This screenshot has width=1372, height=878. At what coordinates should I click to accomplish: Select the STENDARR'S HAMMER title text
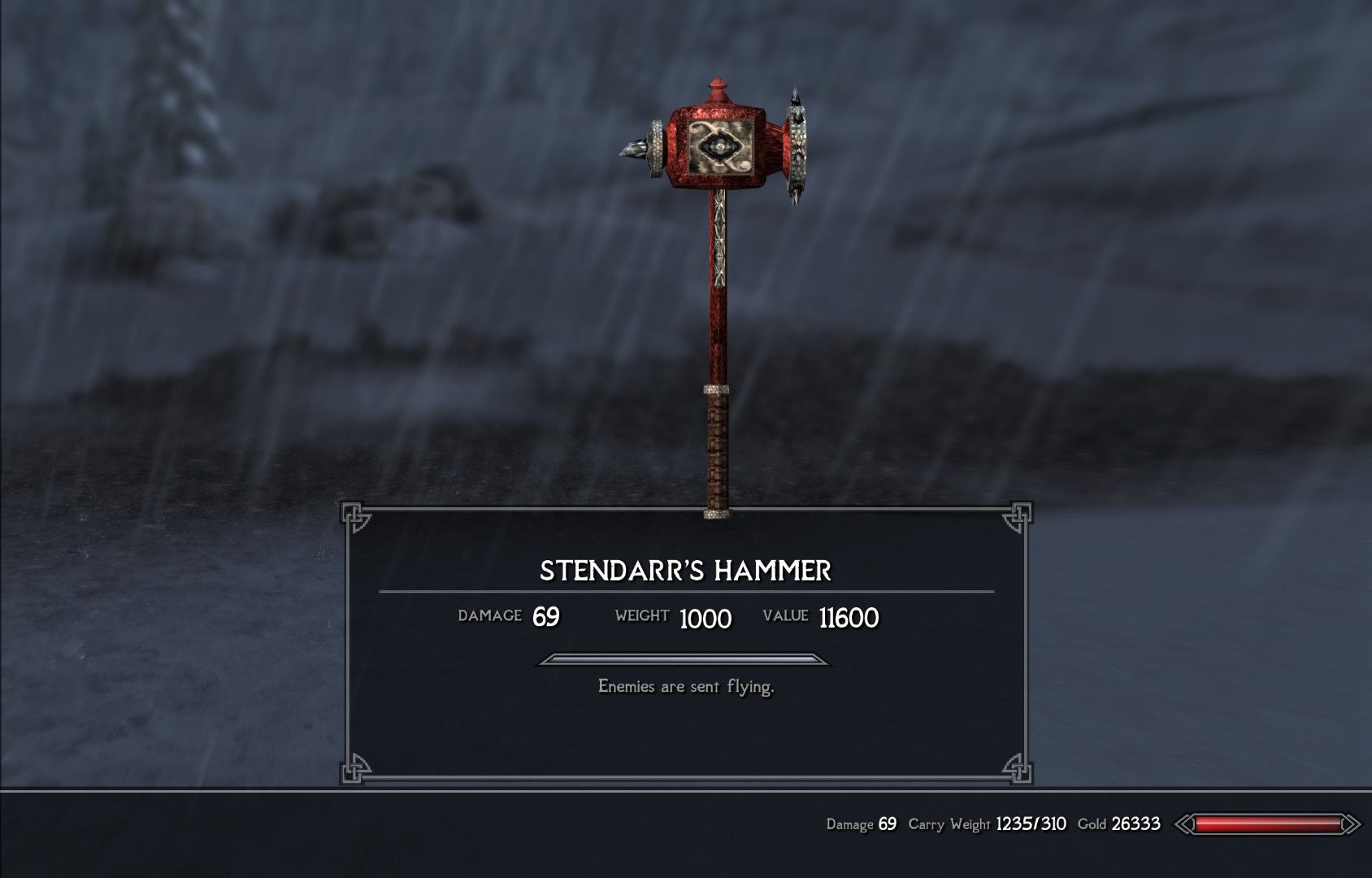pos(685,571)
